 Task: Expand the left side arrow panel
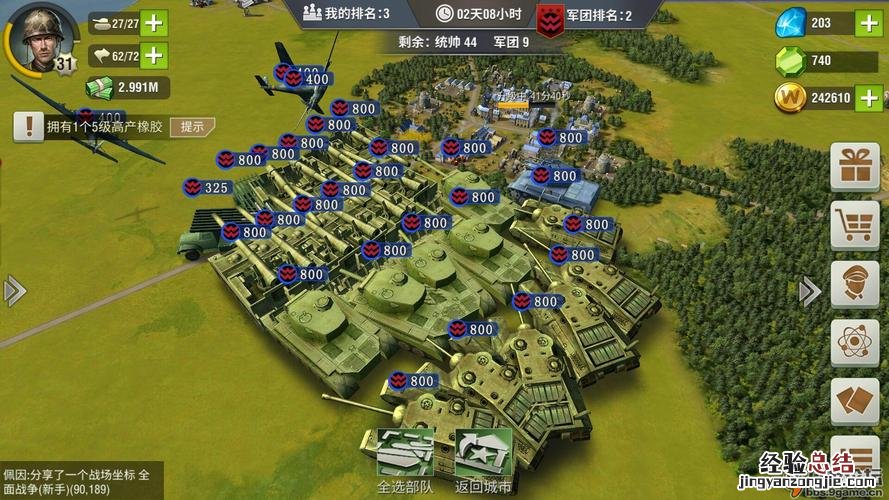[13, 291]
